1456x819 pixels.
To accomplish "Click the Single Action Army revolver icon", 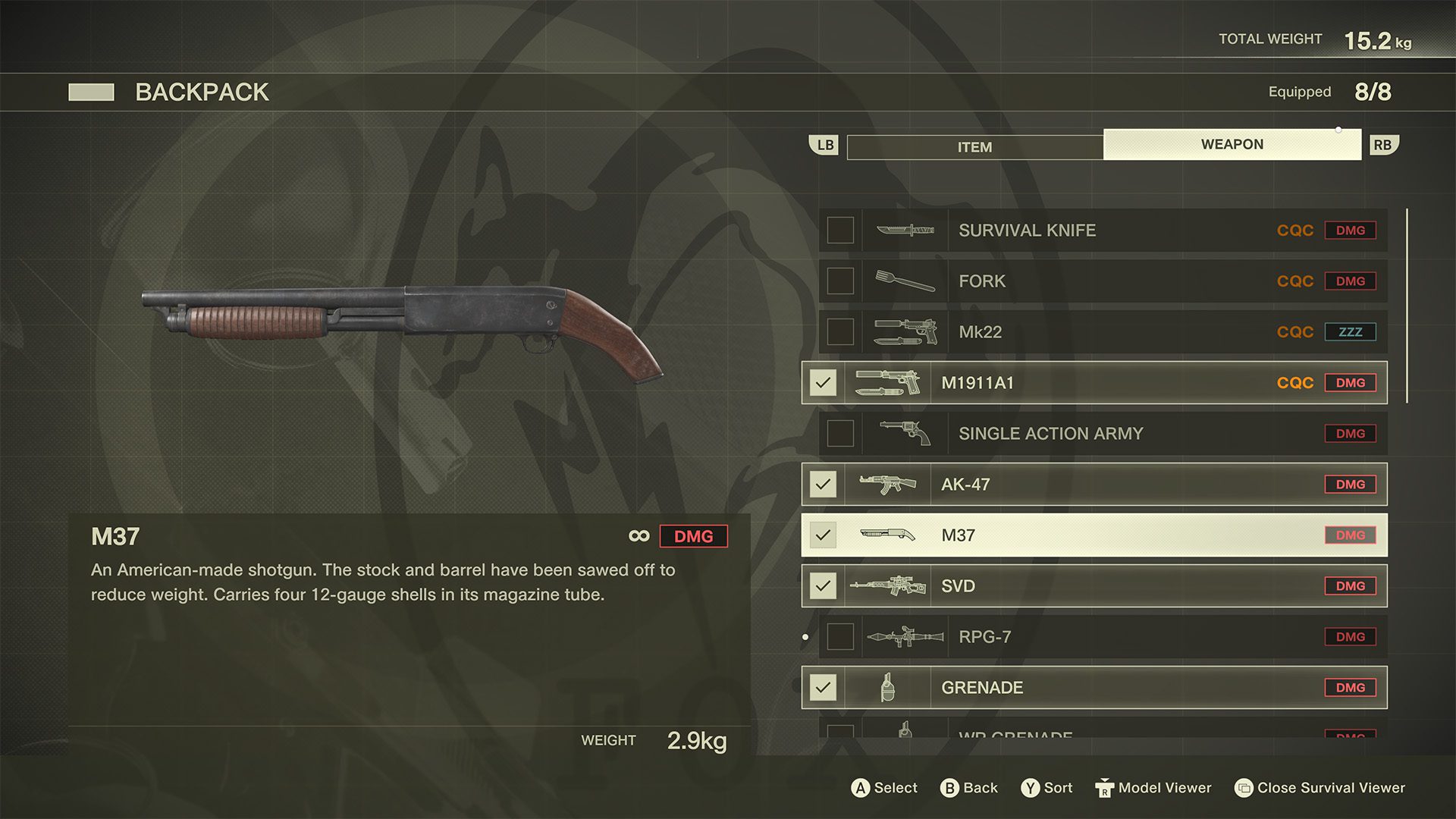I will (x=902, y=434).
